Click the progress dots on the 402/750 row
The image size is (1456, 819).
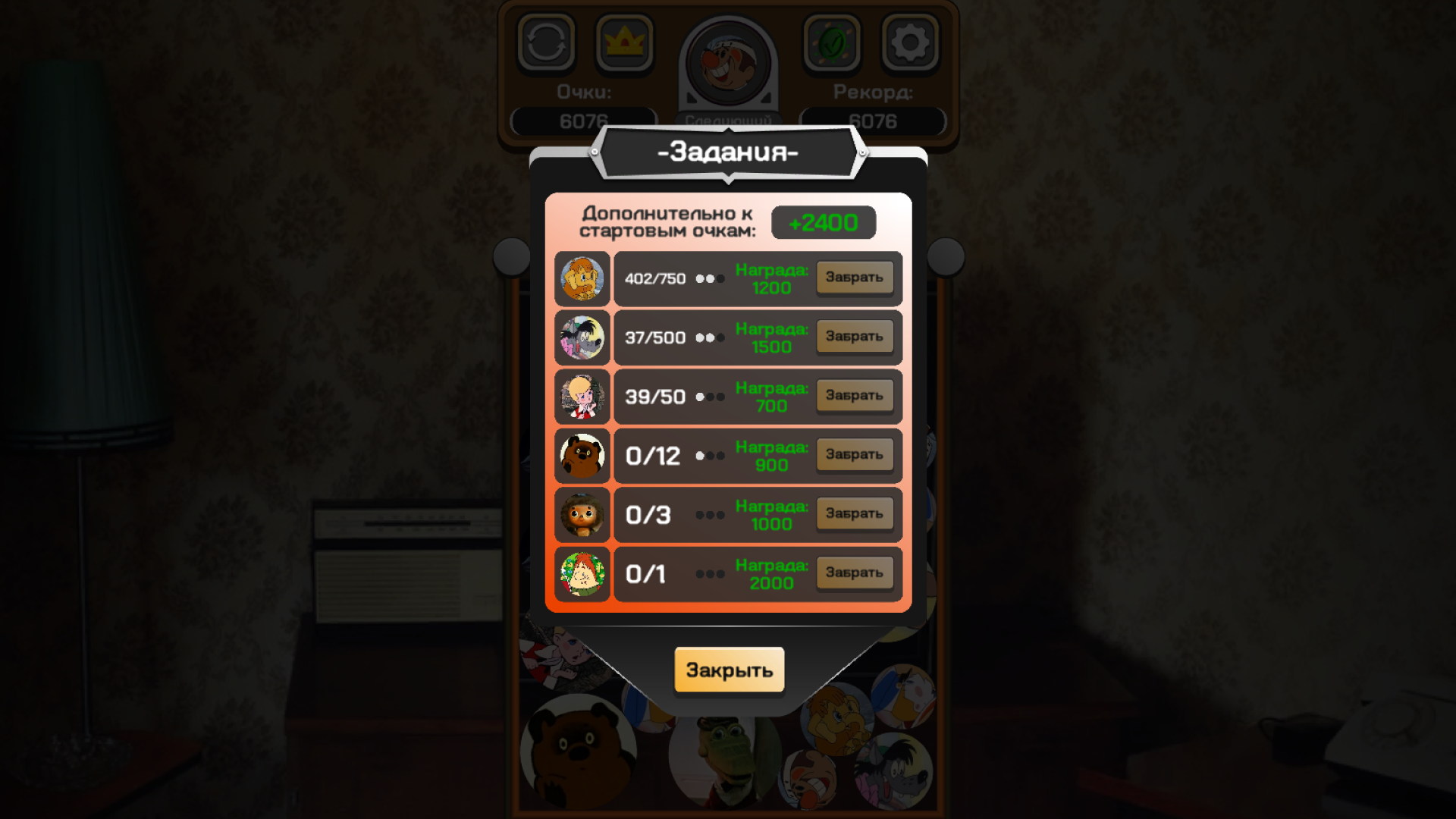710,279
